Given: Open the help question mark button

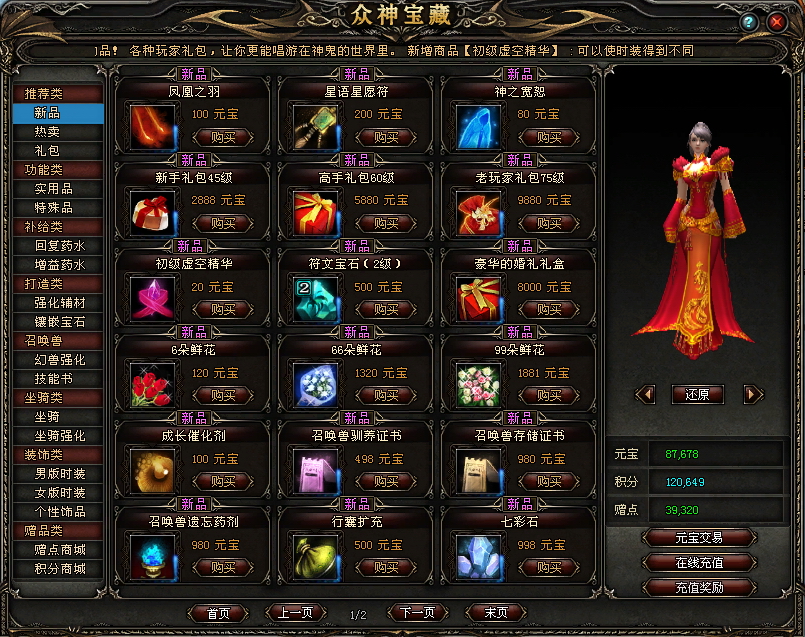Looking at the screenshot, I should [749, 21].
